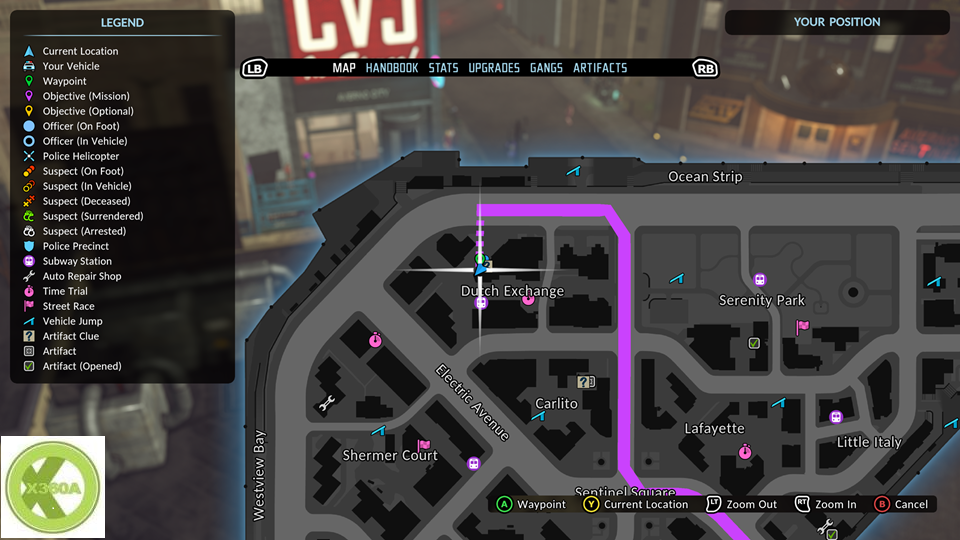Click the opened artifact marker in Serenity Park
960x540 pixels.
(x=754, y=343)
